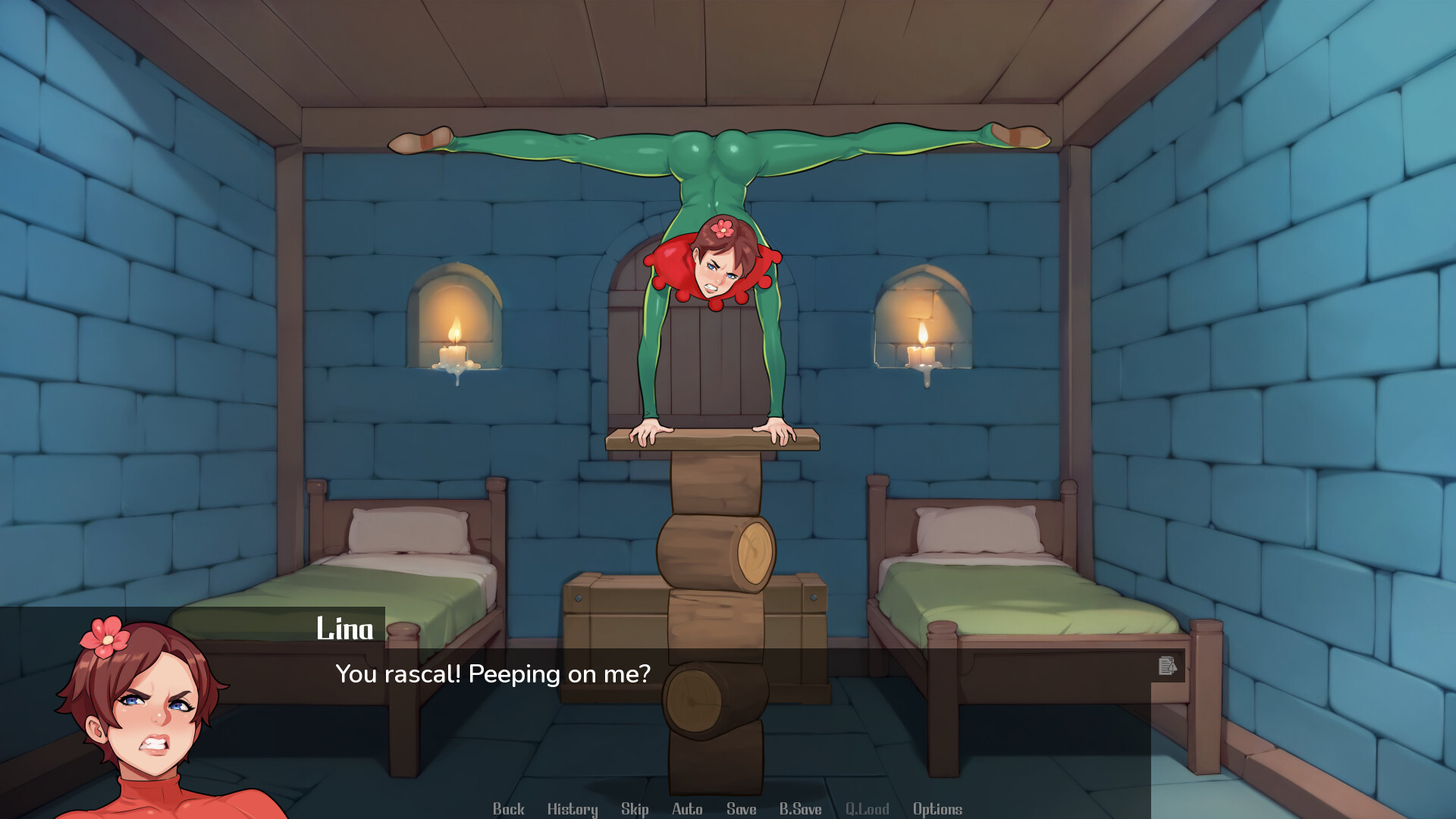Open the Save screen
The width and height of the screenshot is (1456, 819).
pos(741,808)
